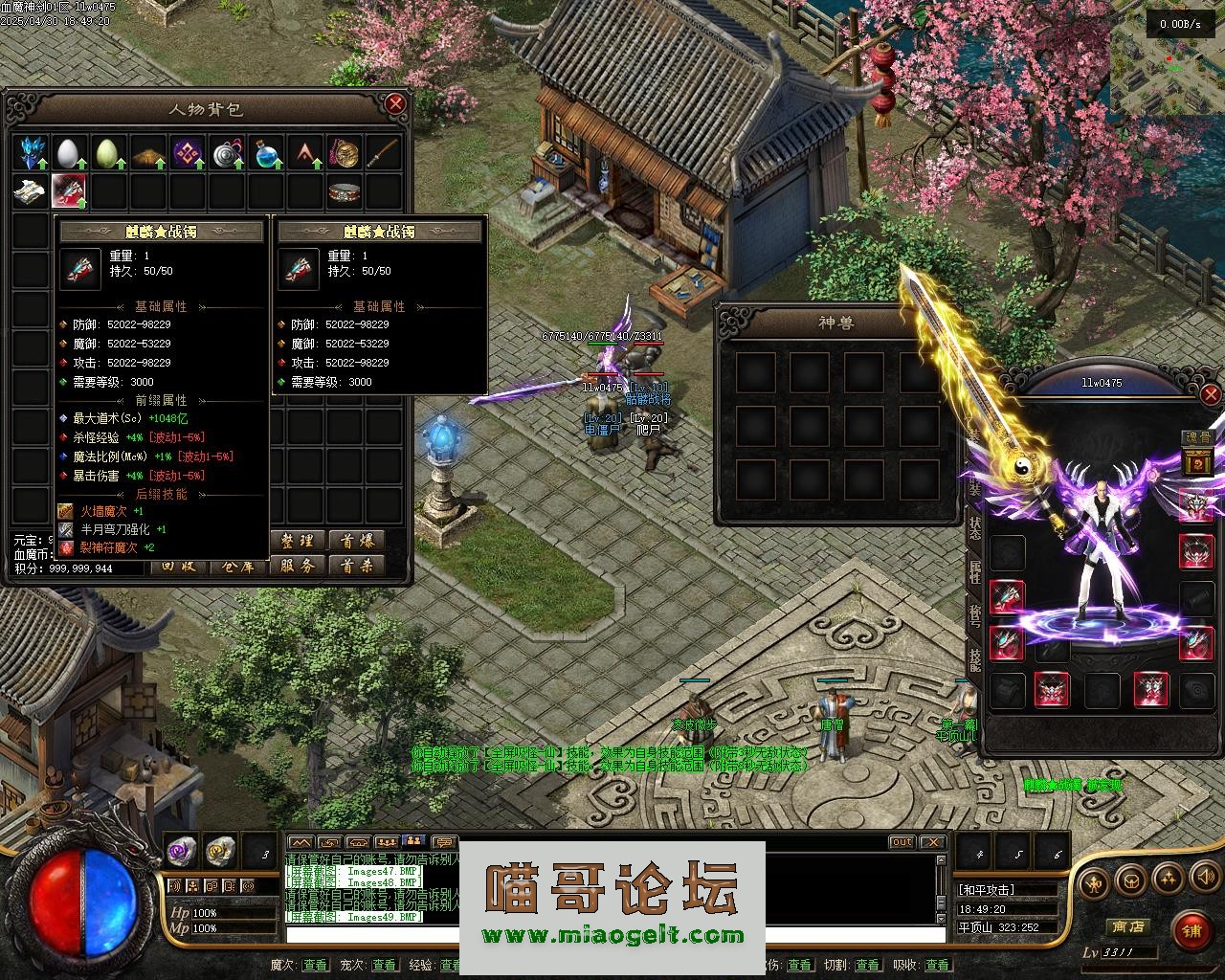
Task: Click the round red 铺 stall button
Action: coord(1191,929)
